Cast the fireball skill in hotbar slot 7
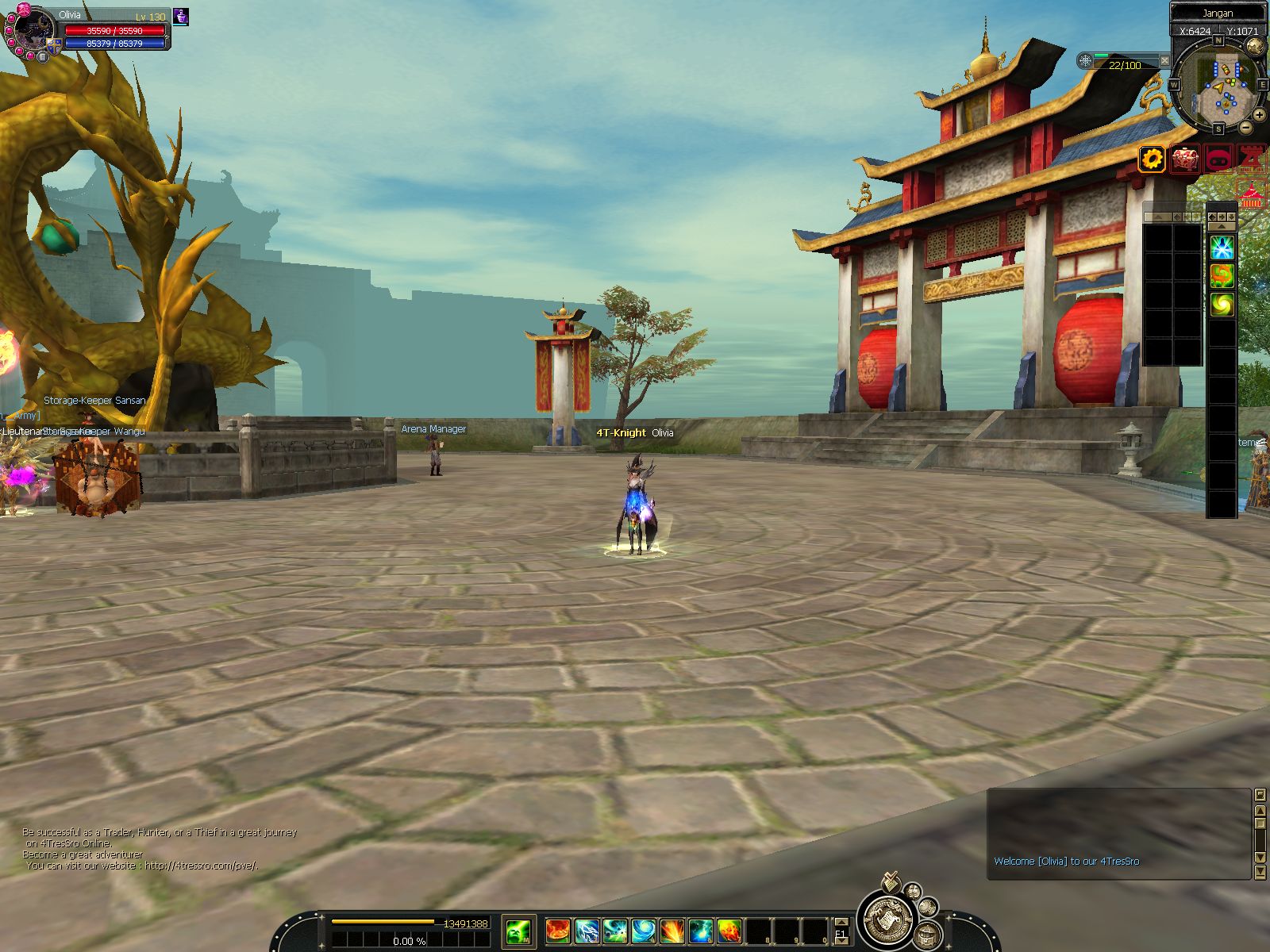Image resolution: width=1270 pixels, height=952 pixels. pyautogui.click(x=729, y=930)
